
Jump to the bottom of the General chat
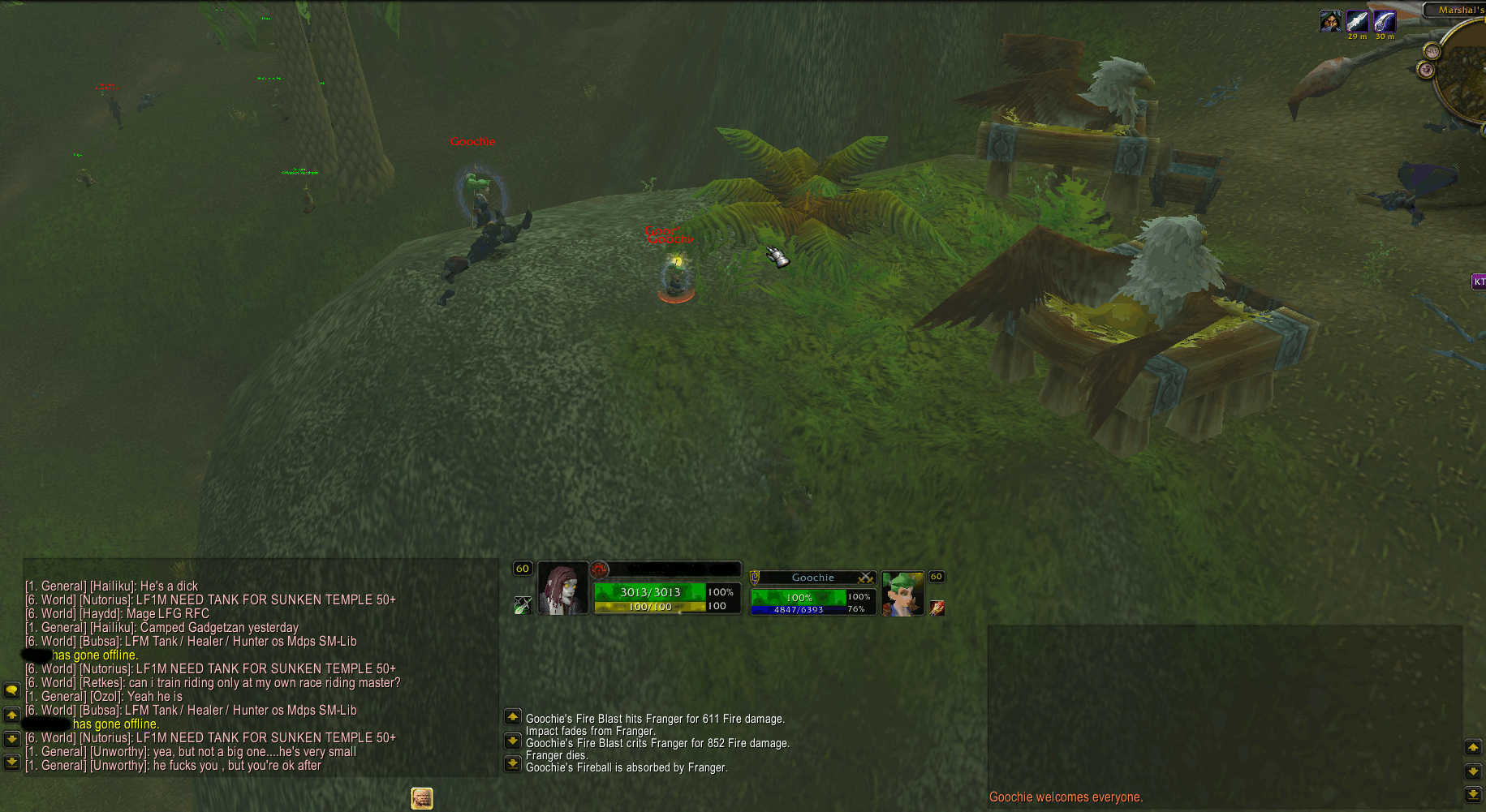pos(11,763)
